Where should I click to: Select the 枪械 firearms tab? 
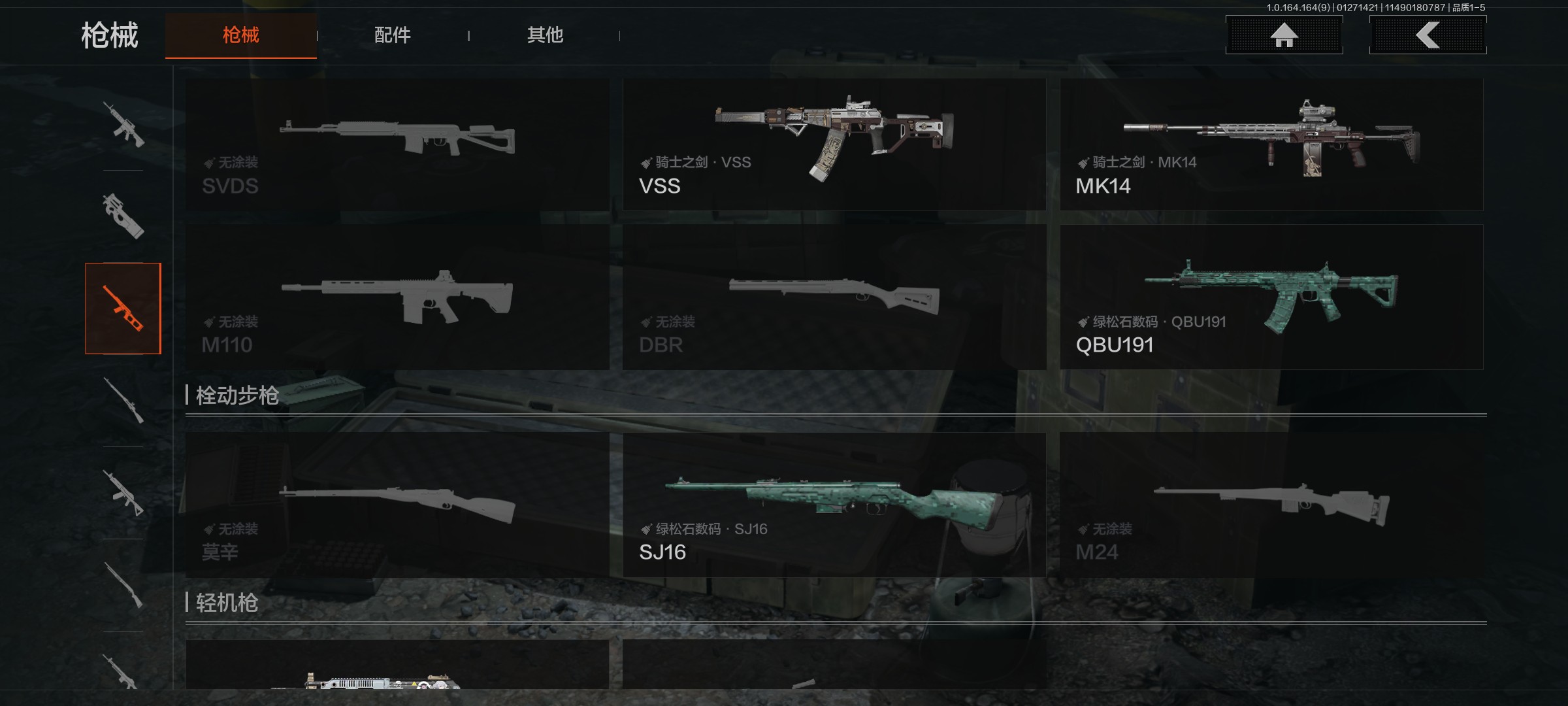[x=241, y=35]
